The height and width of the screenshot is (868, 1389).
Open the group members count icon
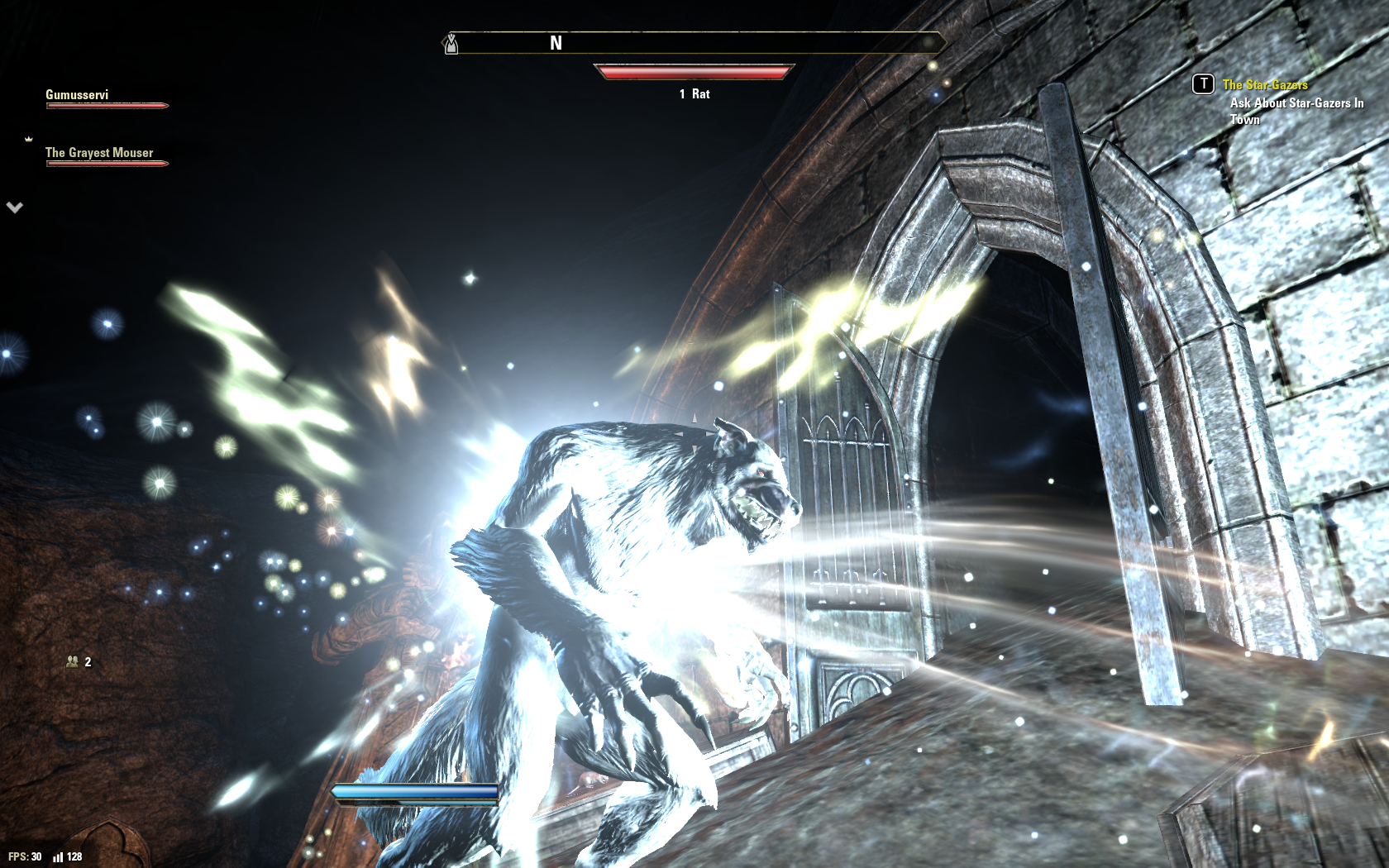click(x=73, y=662)
